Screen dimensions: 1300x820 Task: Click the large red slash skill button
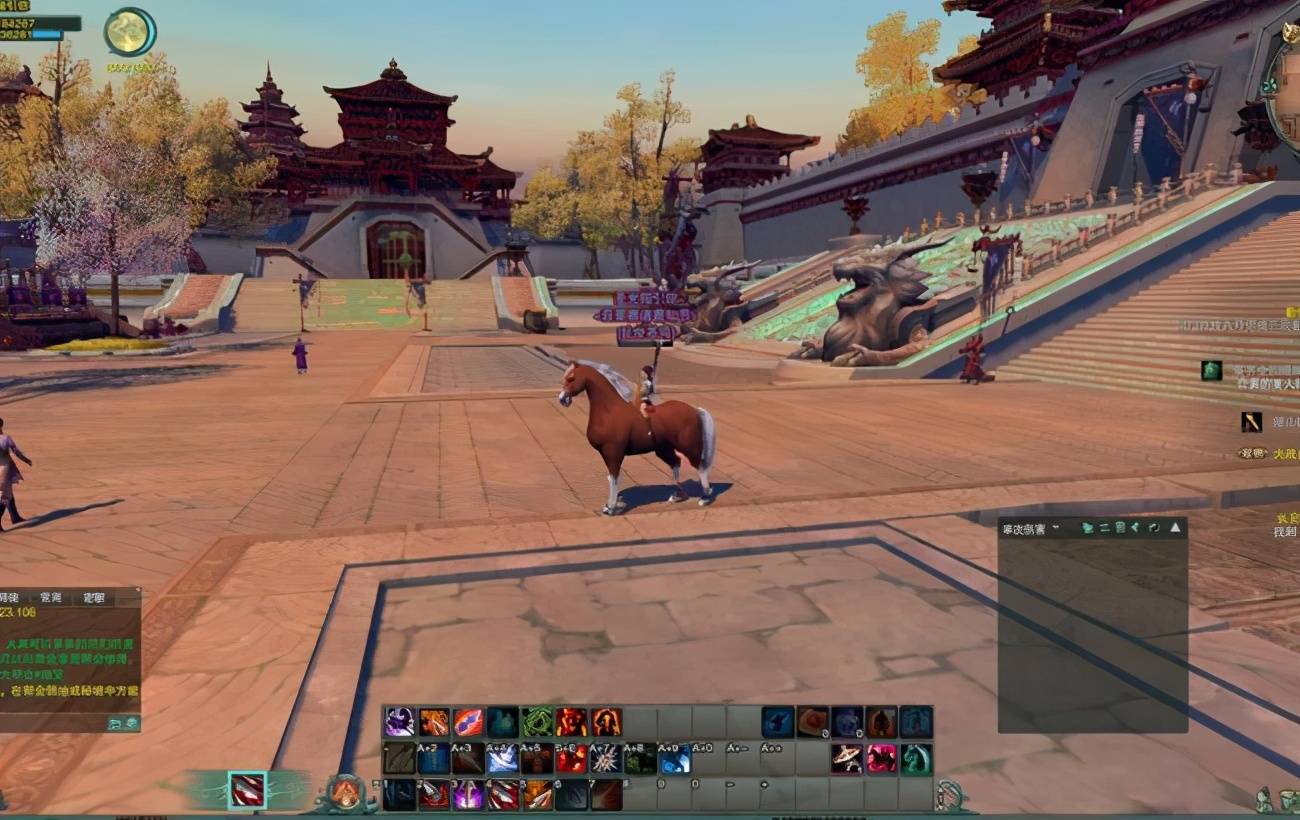point(247,790)
